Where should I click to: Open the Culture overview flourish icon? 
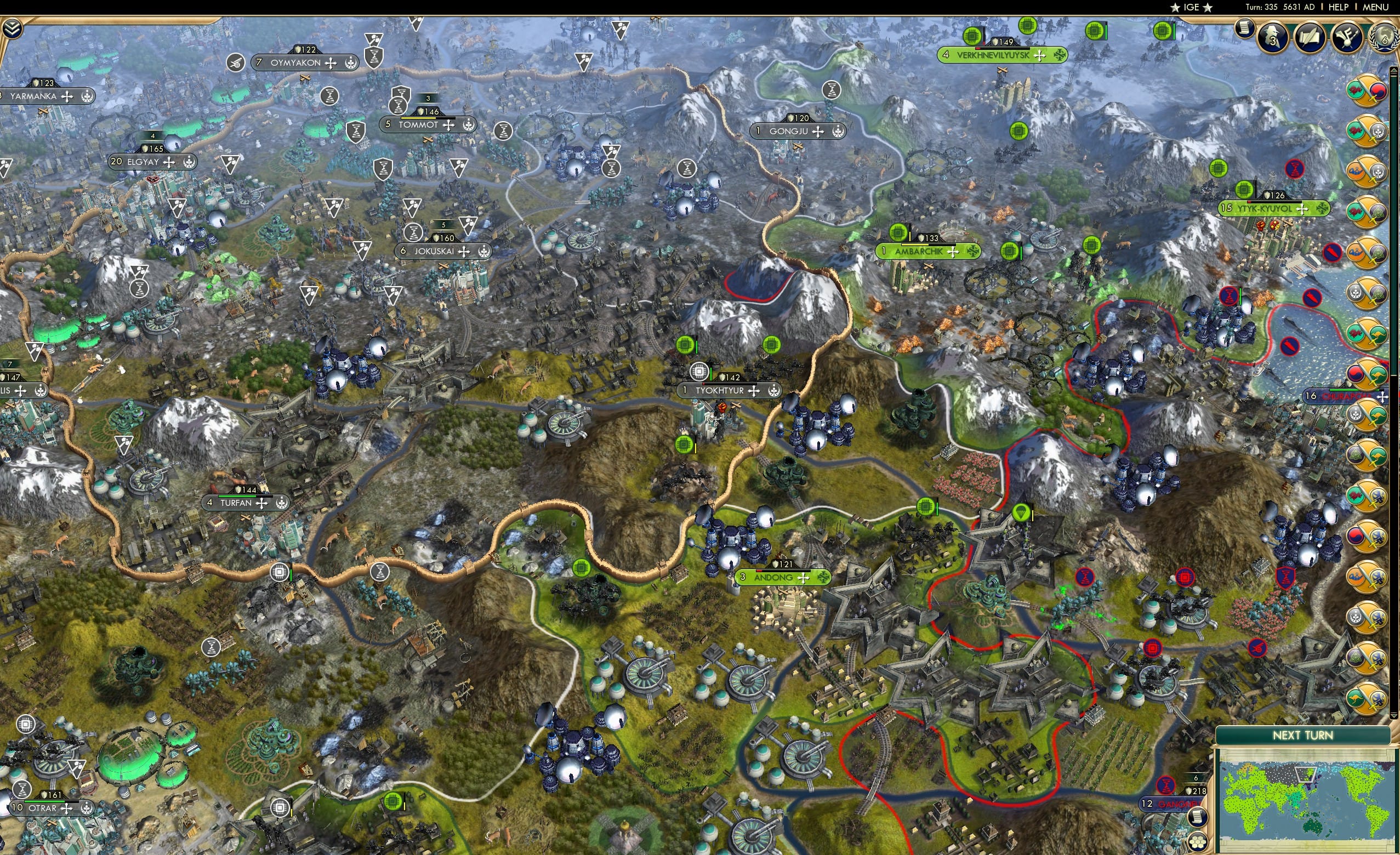pos(1347,37)
